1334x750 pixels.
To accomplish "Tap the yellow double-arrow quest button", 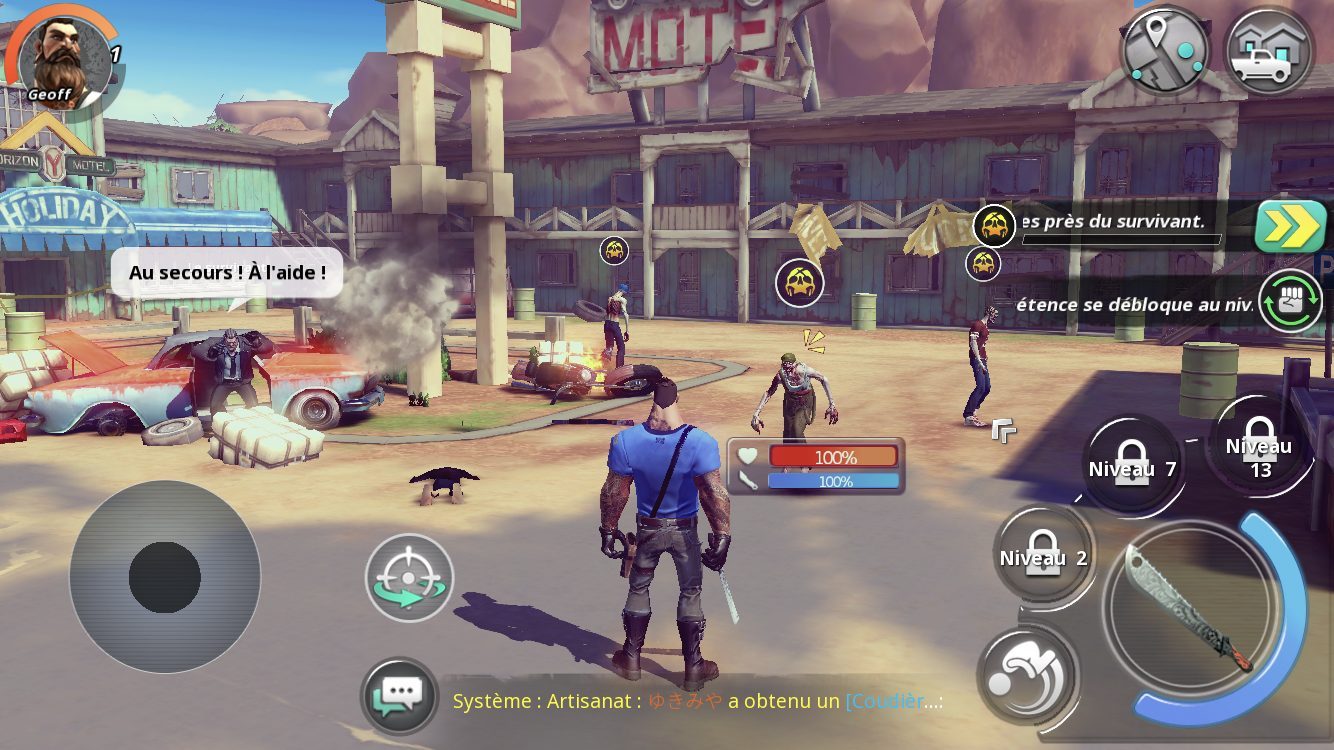I will pyautogui.click(x=1290, y=227).
